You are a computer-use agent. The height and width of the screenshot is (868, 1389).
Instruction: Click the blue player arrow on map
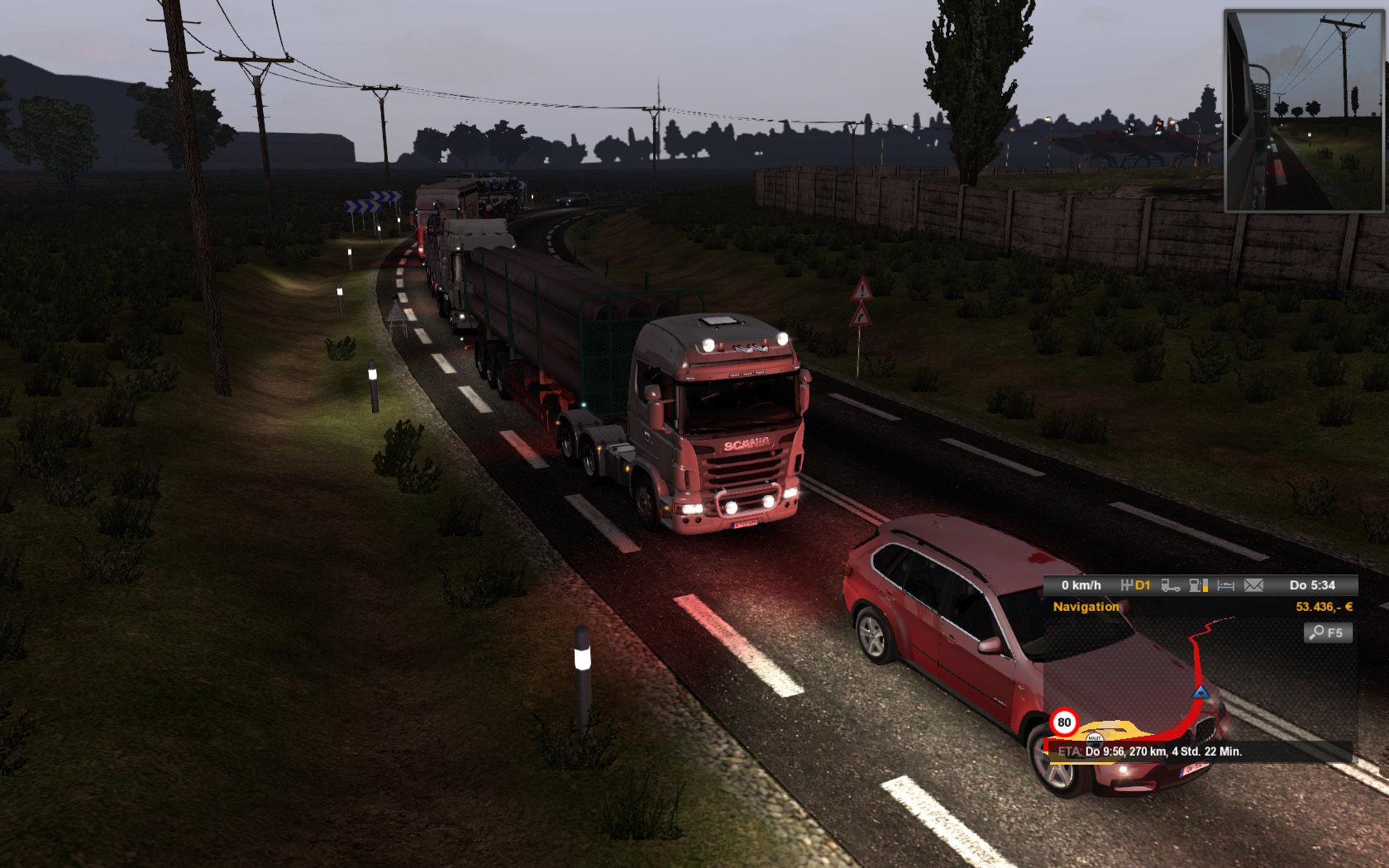click(1200, 691)
